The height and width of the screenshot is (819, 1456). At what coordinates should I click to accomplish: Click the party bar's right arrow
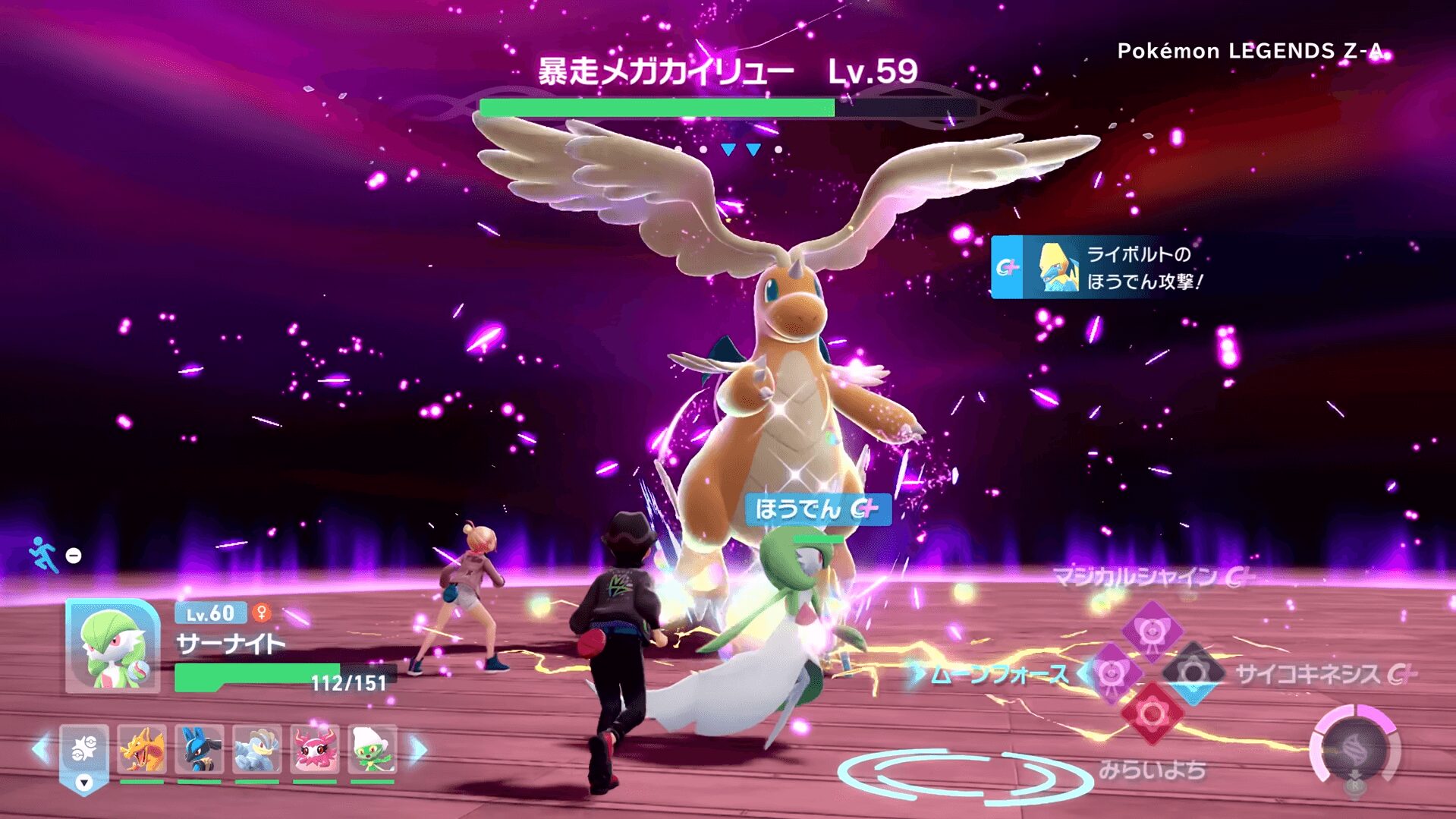coord(419,749)
